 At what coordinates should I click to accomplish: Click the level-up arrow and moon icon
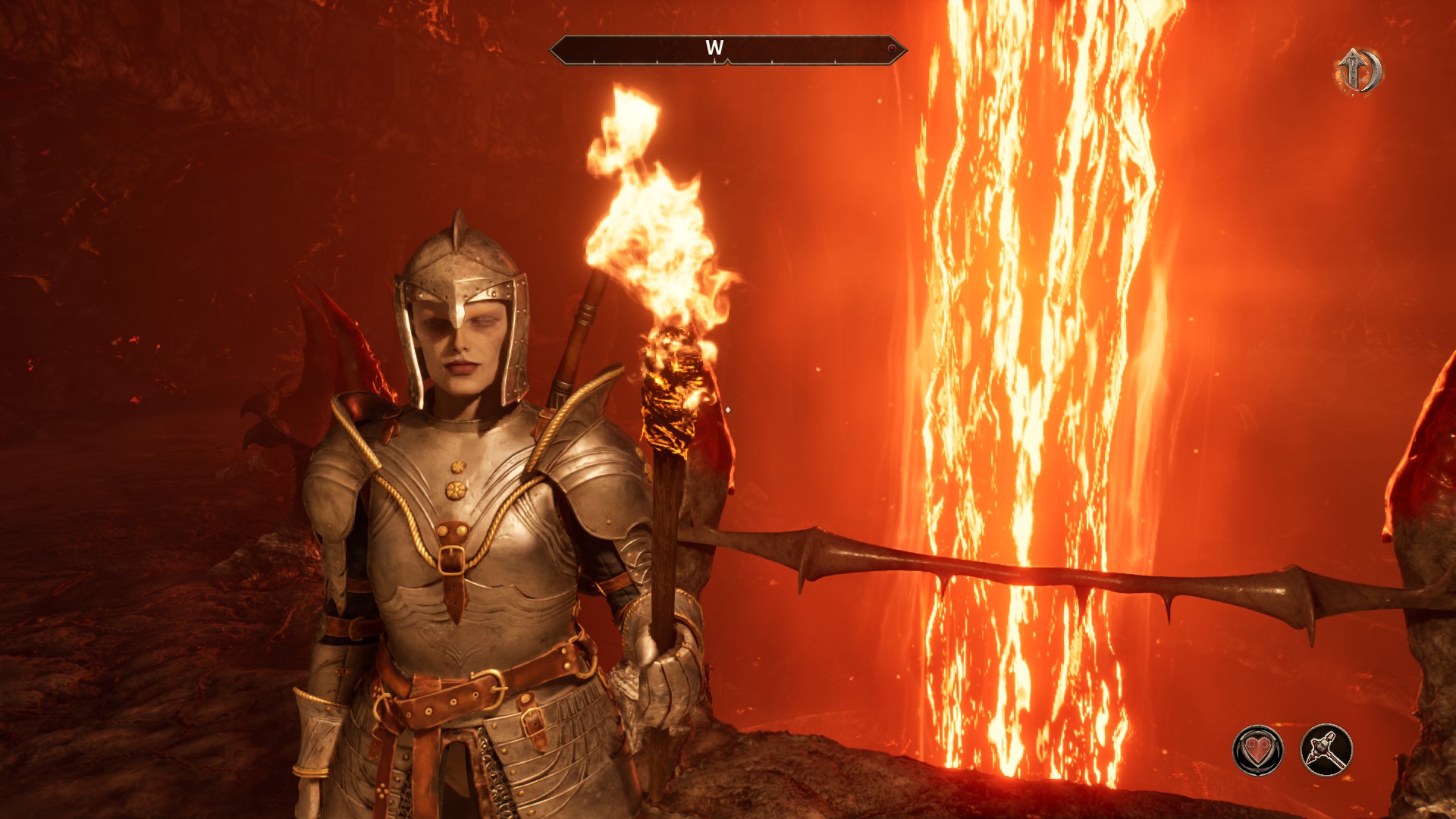(1360, 71)
